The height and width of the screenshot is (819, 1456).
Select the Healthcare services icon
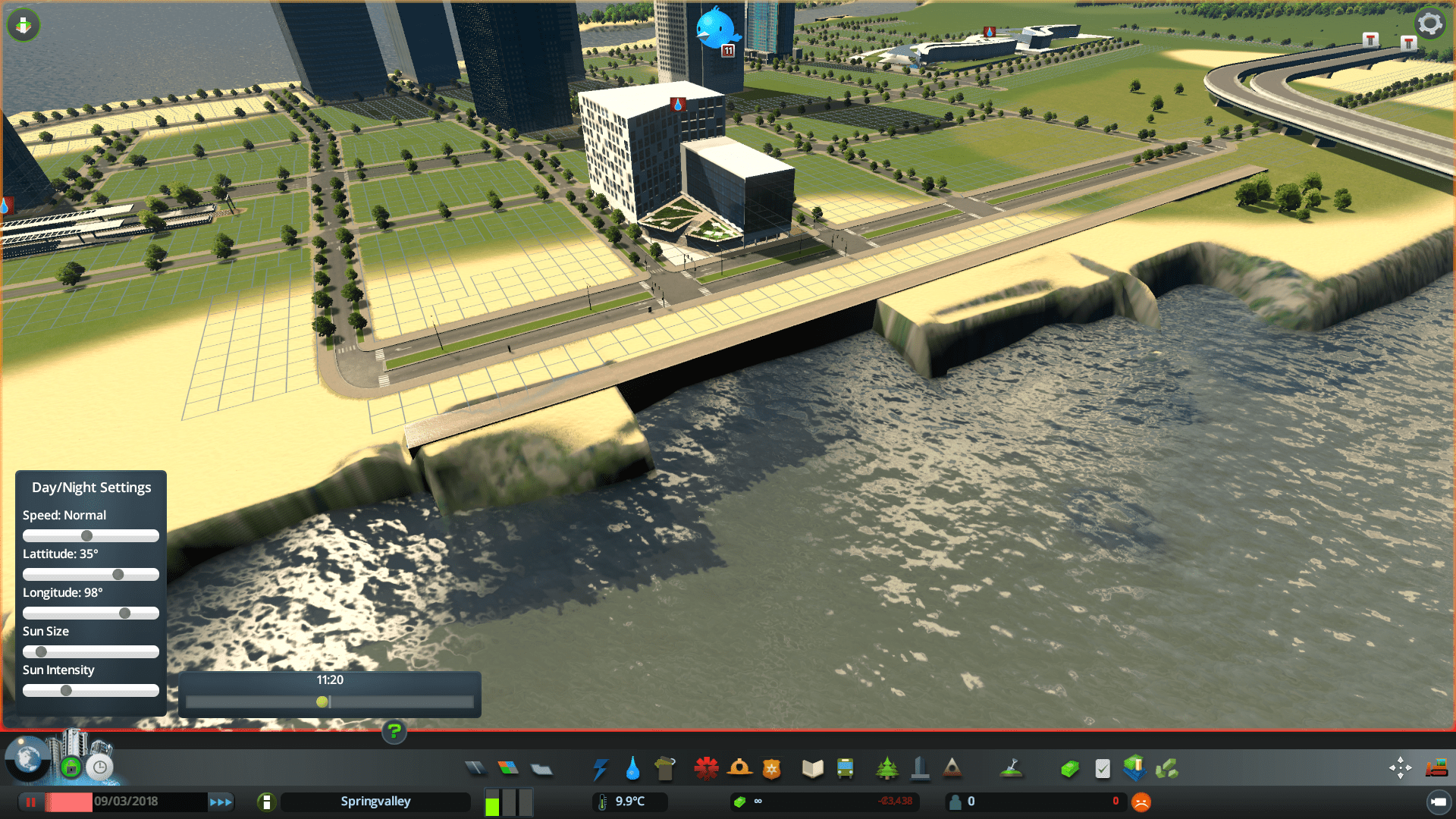click(x=707, y=768)
